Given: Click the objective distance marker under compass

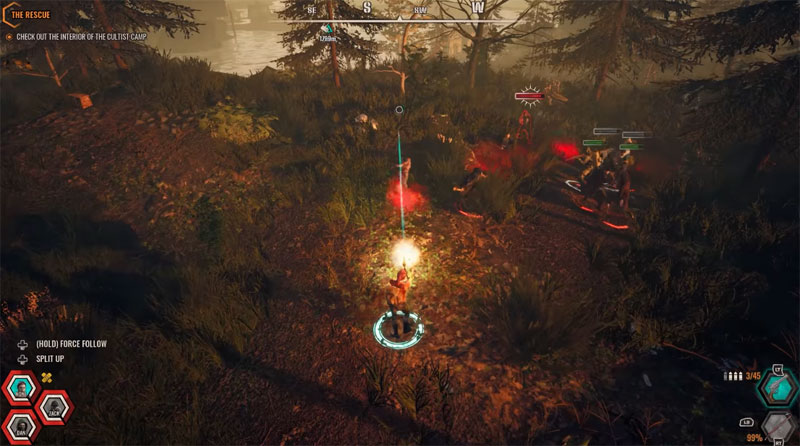Looking at the screenshot, I should coord(325,33).
